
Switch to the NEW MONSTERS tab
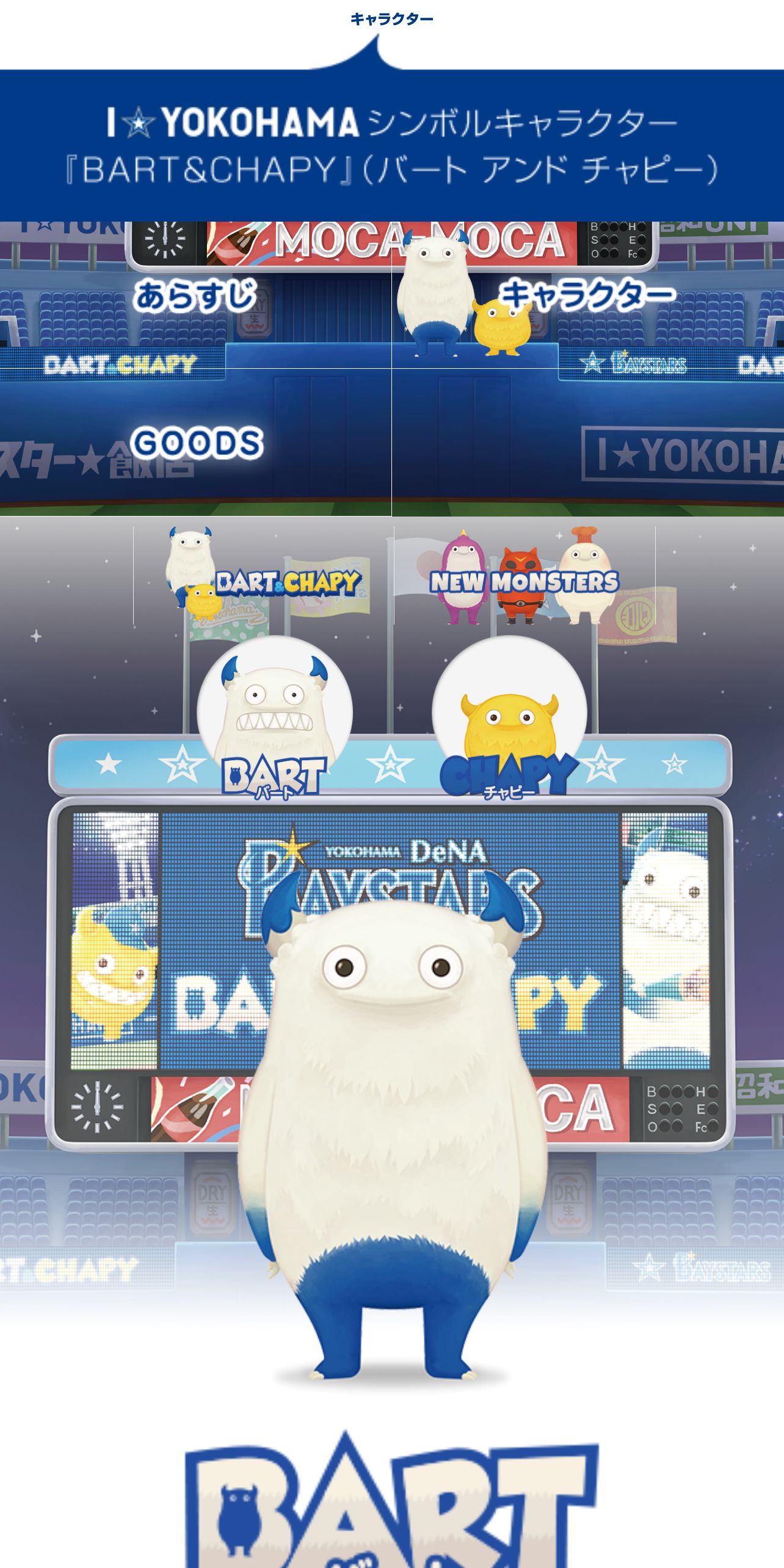point(524,576)
